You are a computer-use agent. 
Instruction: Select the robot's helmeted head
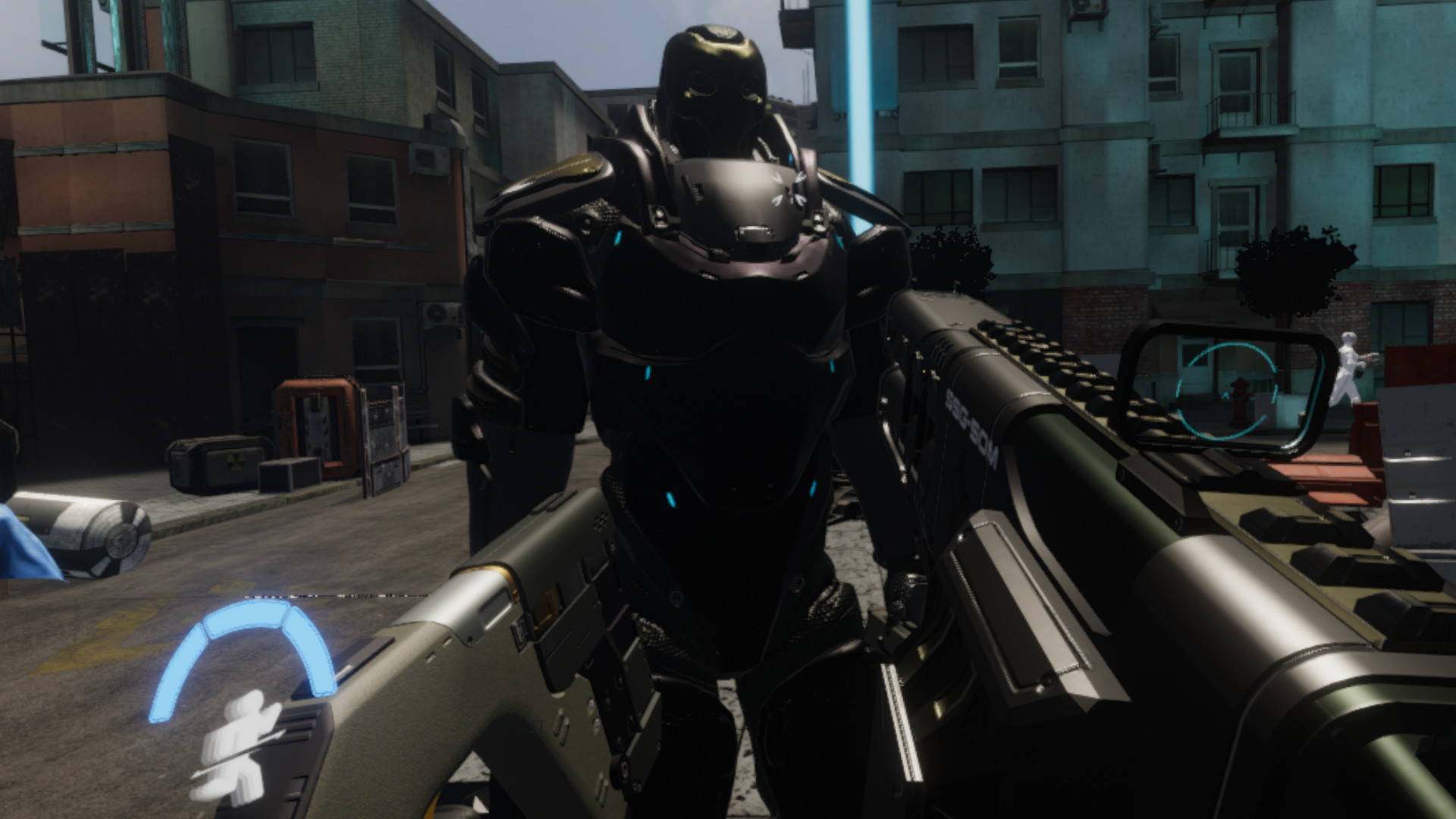point(713,83)
